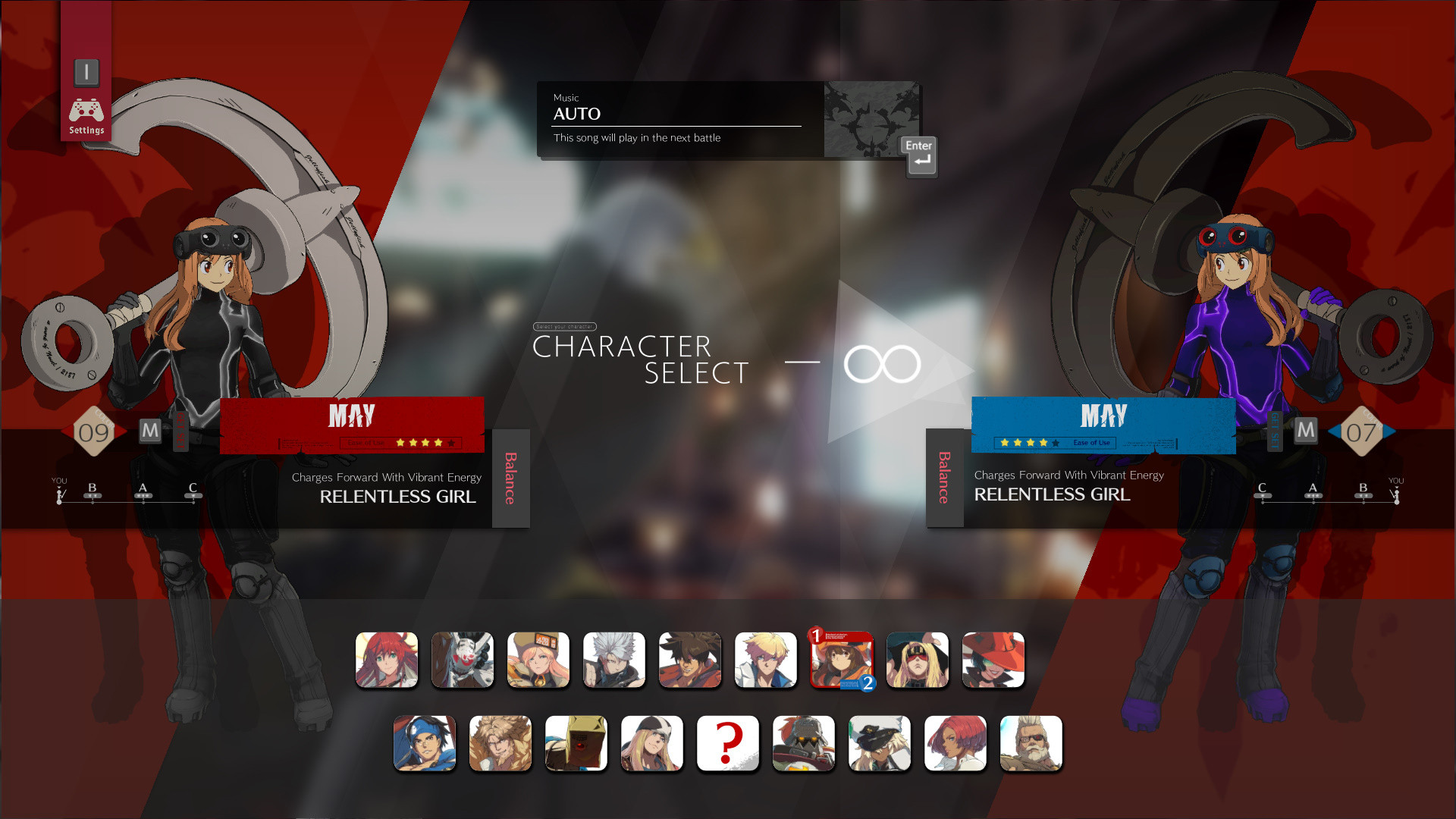Expand player 1 color selector showing 09
Screen dimensions: 1456x819
94,431
